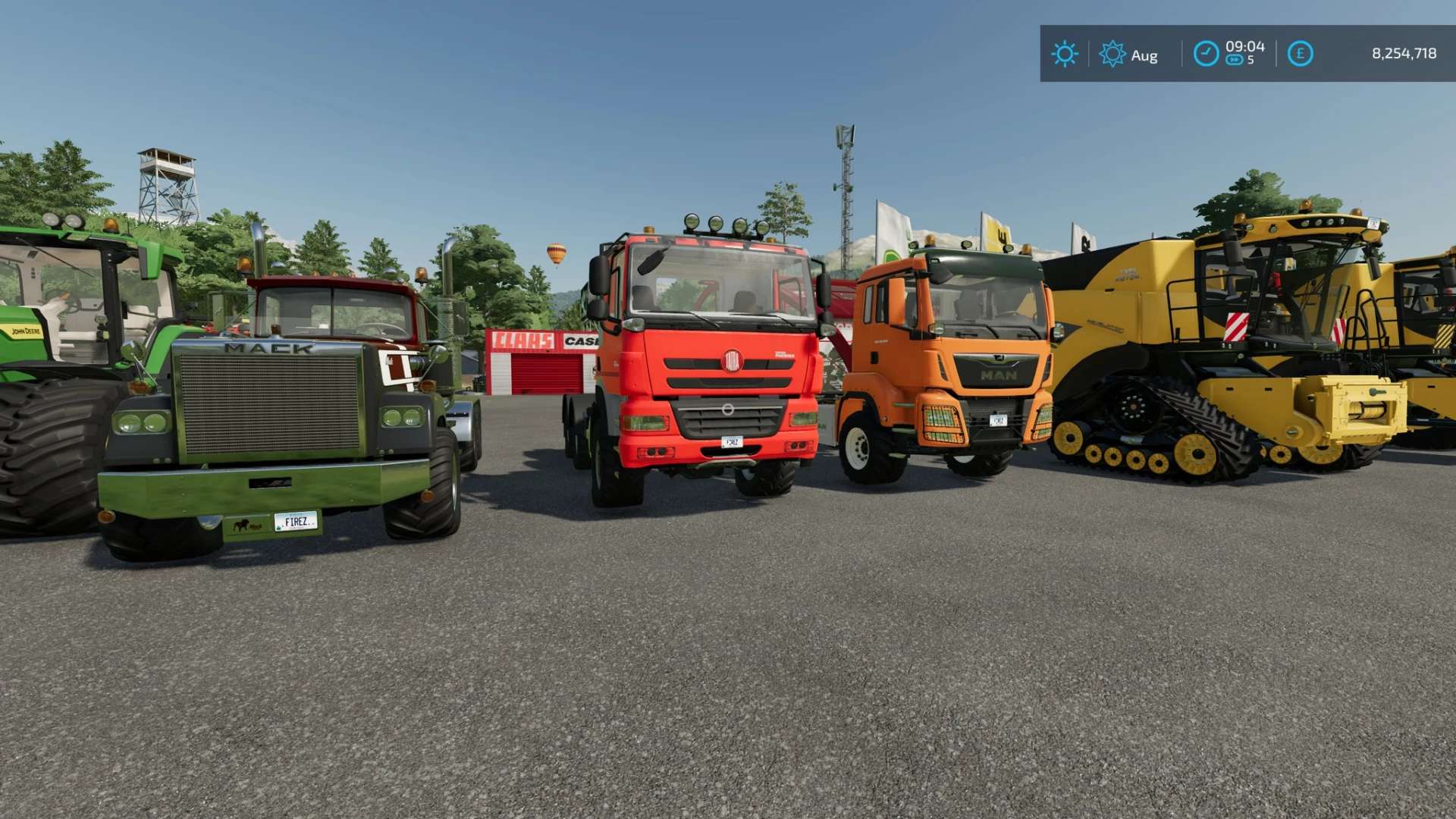Click the game clock icon
The image size is (1456, 819).
coord(1206,54)
